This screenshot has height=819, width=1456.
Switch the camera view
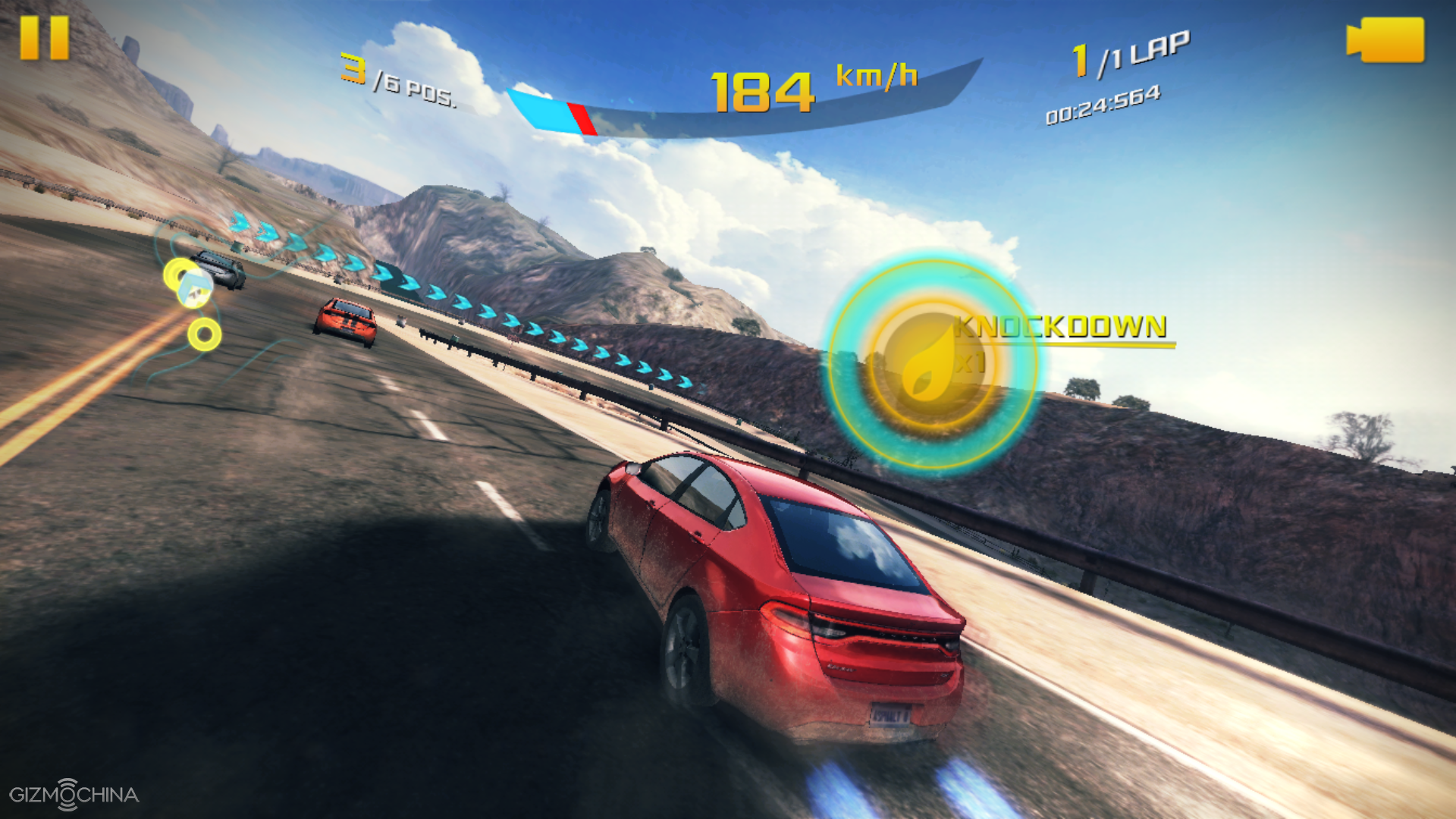tap(1385, 40)
